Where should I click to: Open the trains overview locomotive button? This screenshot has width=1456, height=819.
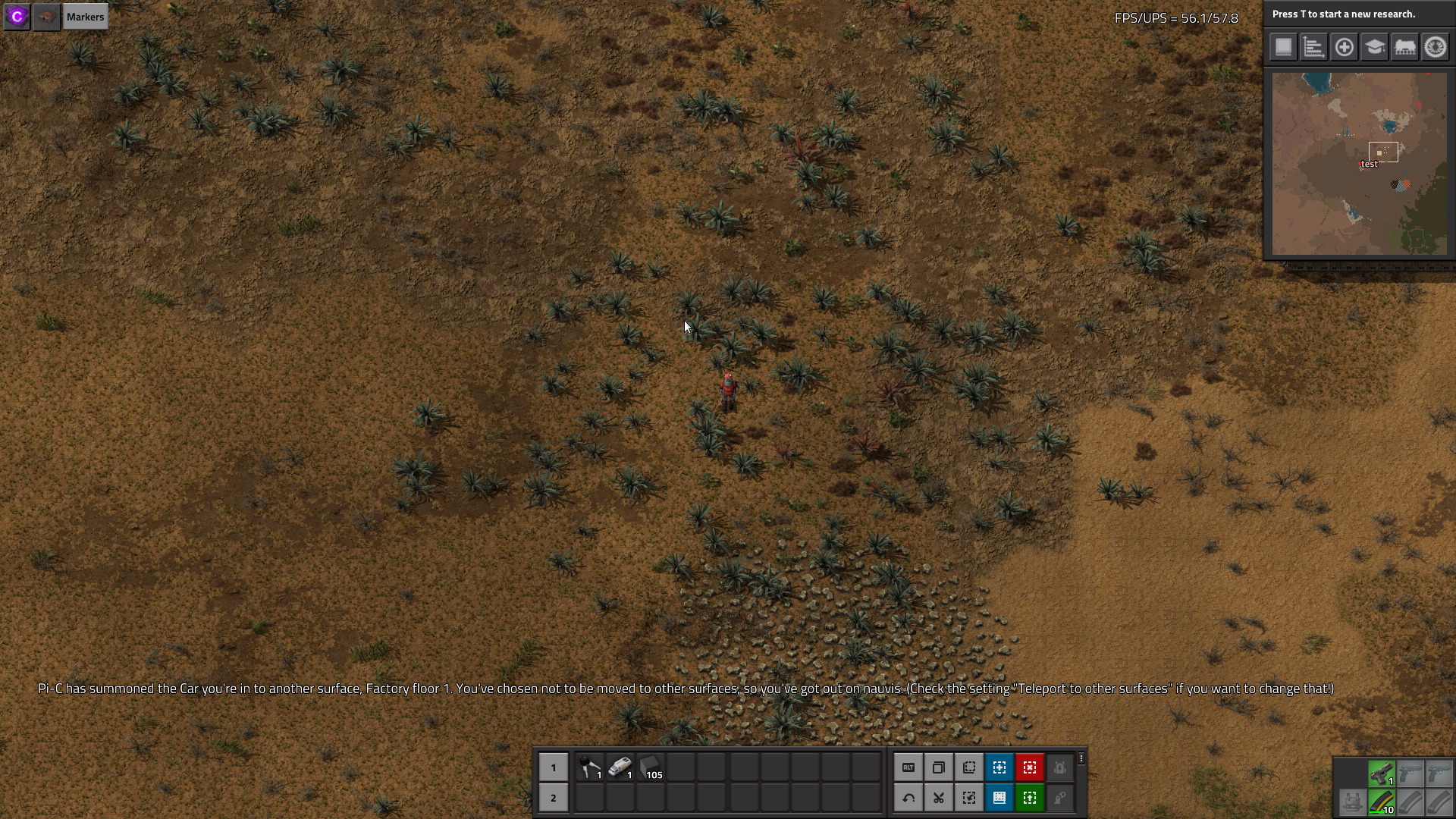coord(1404,47)
